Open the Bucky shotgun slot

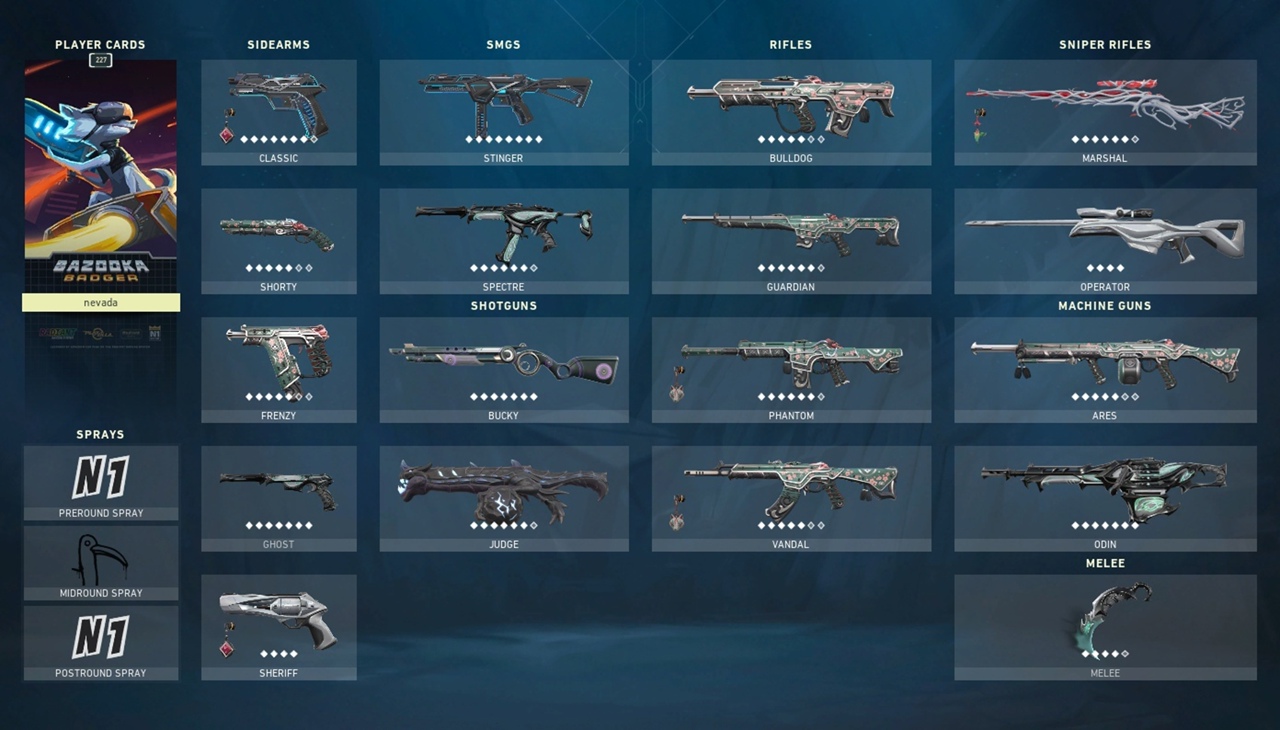[504, 369]
